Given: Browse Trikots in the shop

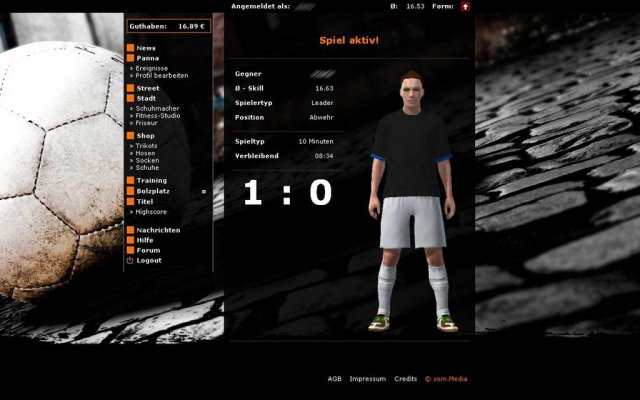Looking at the screenshot, I should tap(148, 146).
